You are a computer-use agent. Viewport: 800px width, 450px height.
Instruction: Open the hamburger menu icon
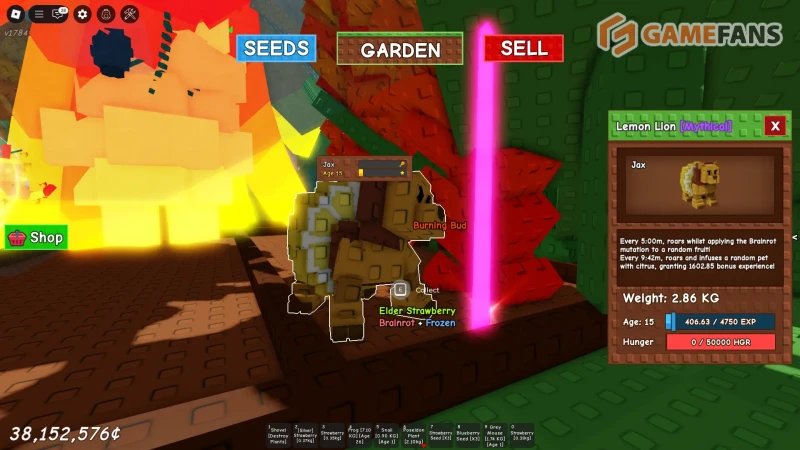coord(38,14)
